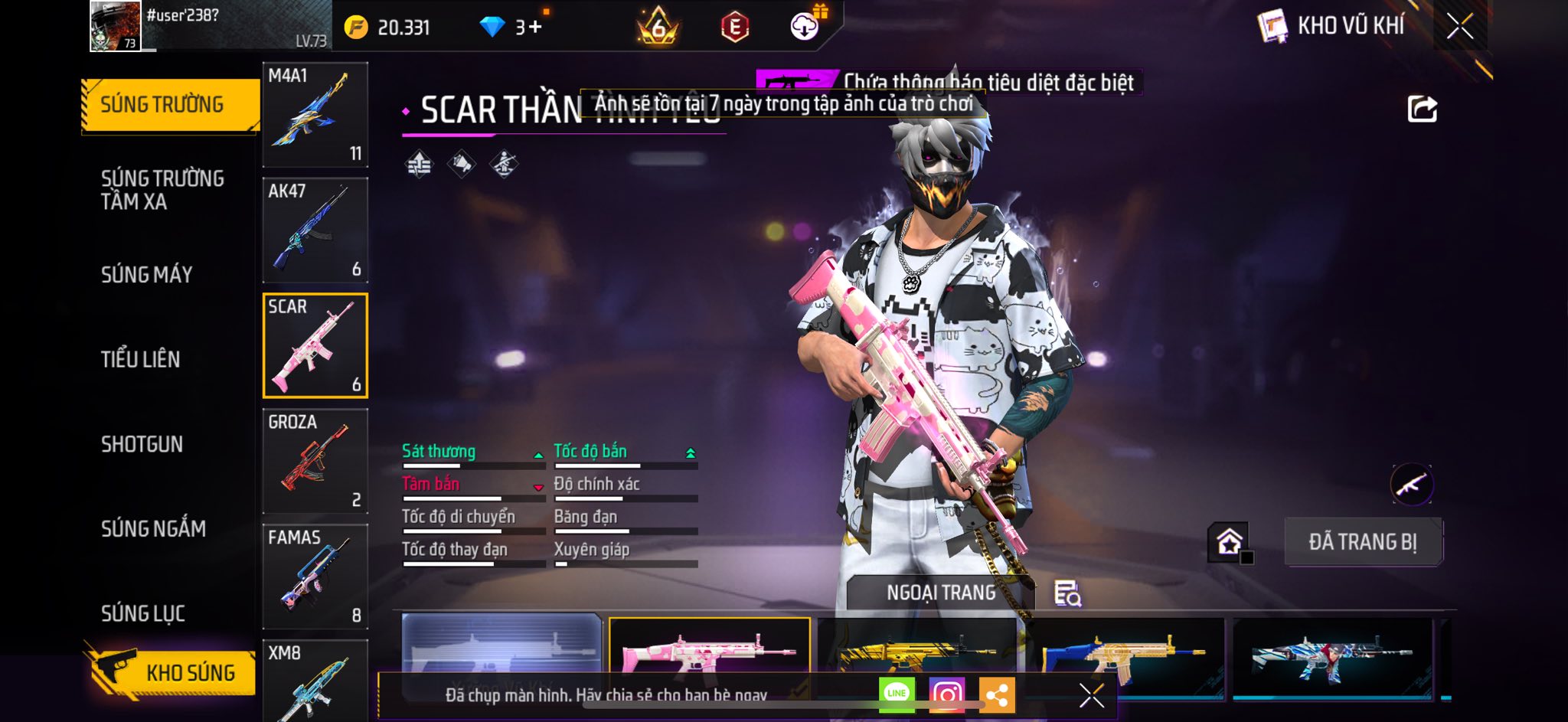The width and height of the screenshot is (1568, 722).
Task: Choose the AK47 weapon tile
Action: coord(315,230)
